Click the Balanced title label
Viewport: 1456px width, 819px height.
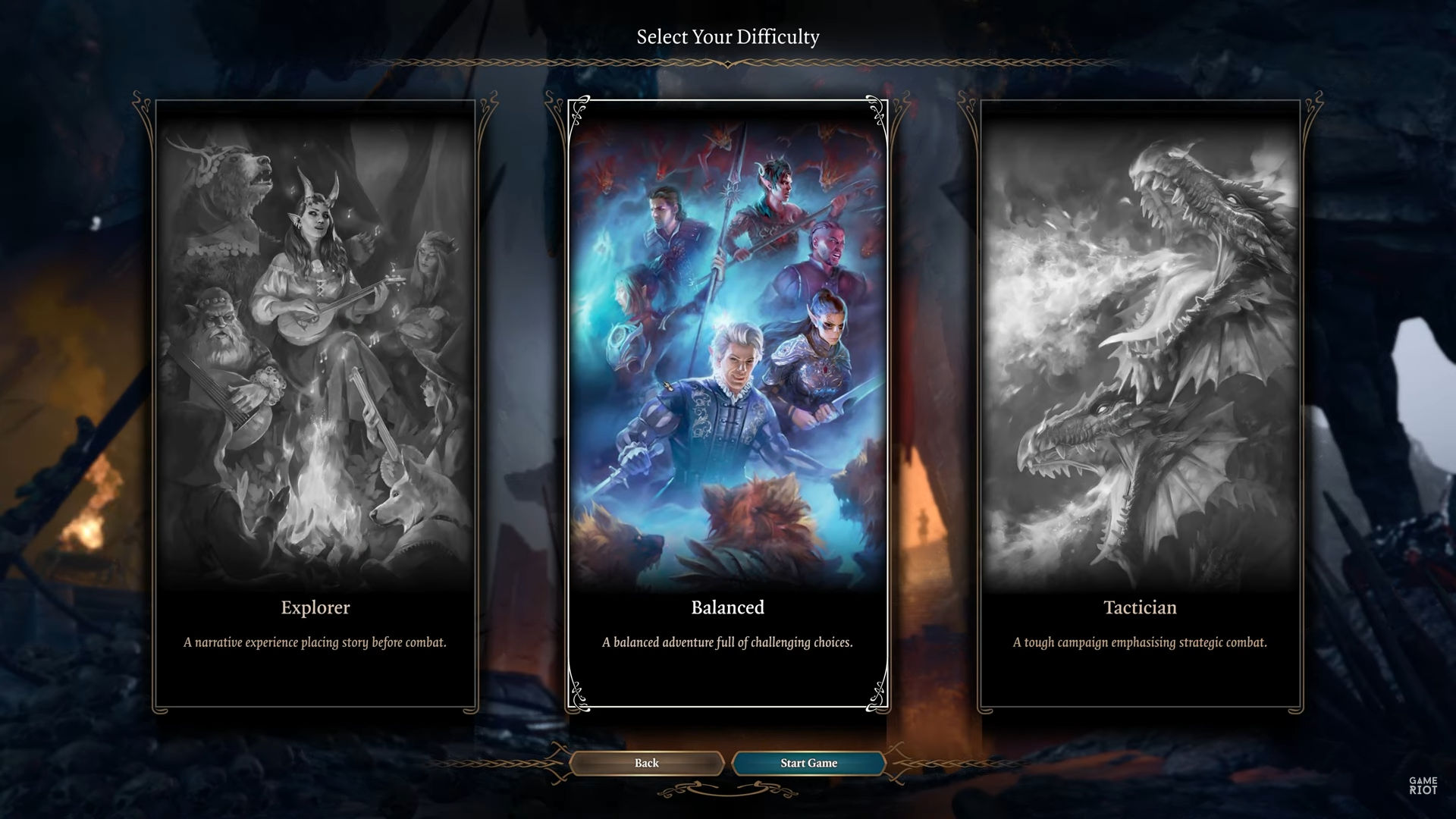726,607
